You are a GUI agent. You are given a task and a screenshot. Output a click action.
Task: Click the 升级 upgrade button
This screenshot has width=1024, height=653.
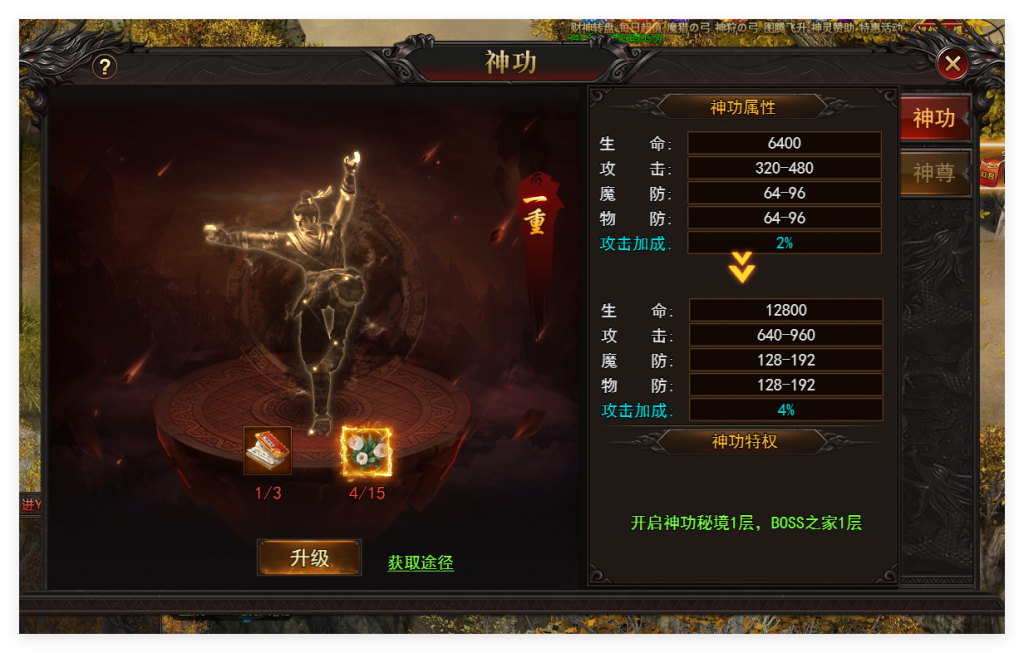click(309, 558)
